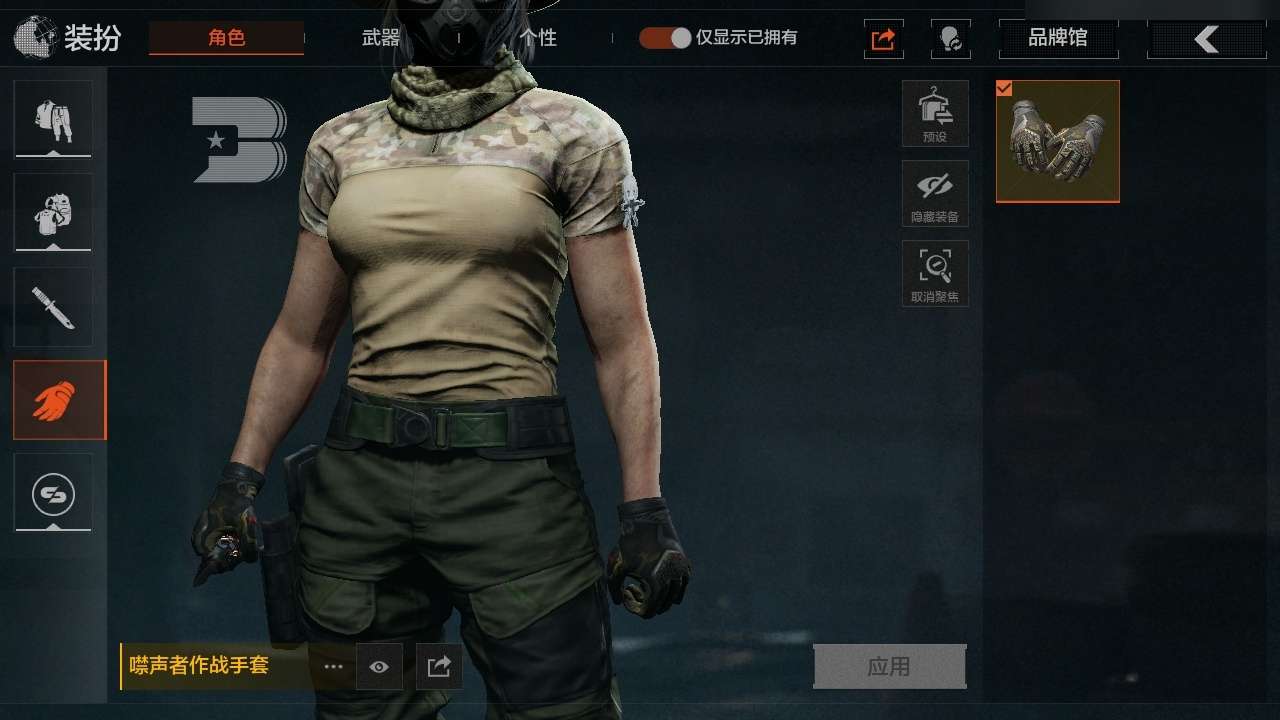Open the 品牌馆 brand hall
1280x720 pixels.
coord(1058,39)
